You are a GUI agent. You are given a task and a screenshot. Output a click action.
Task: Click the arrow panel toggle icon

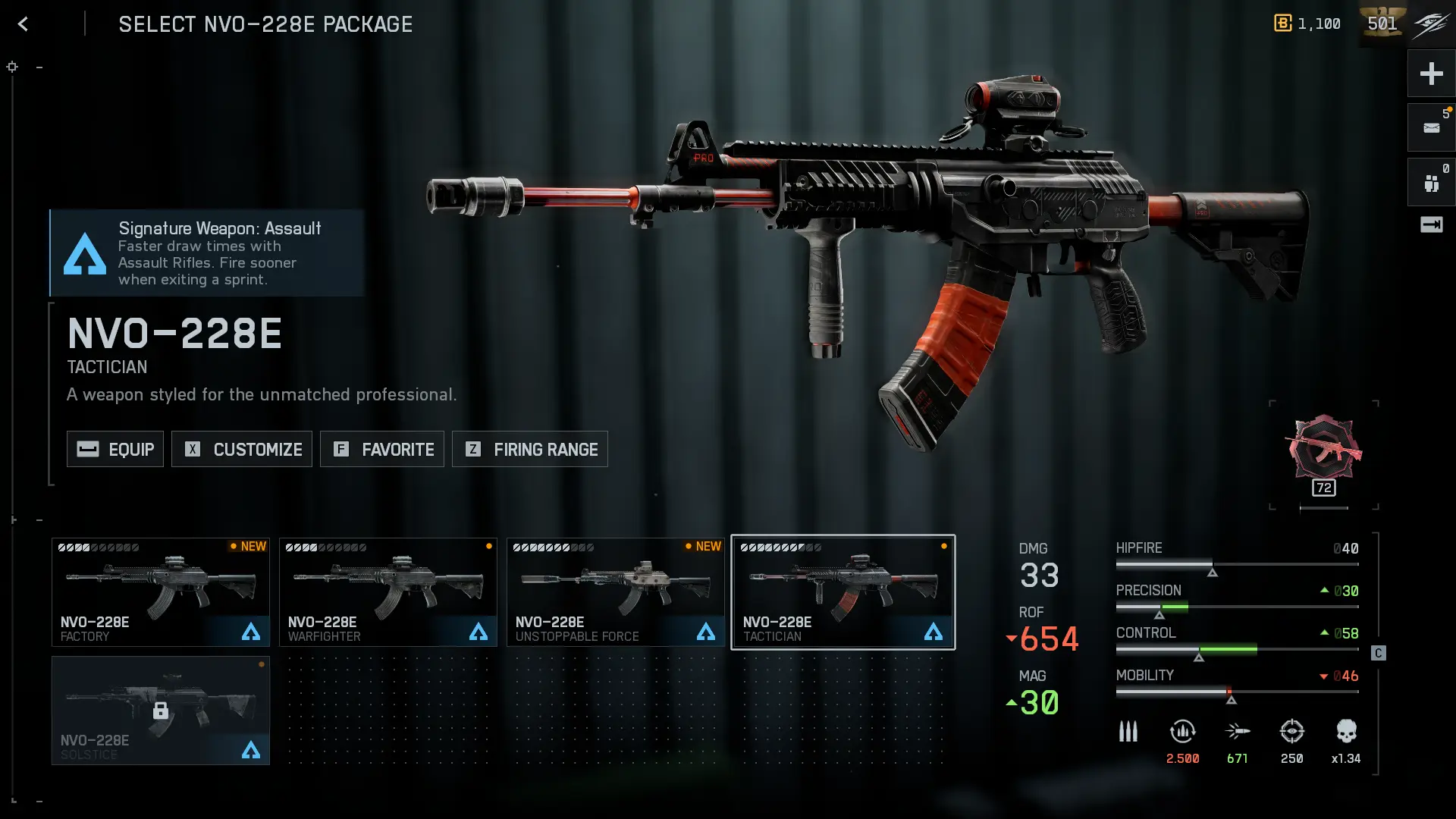[1431, 224]
